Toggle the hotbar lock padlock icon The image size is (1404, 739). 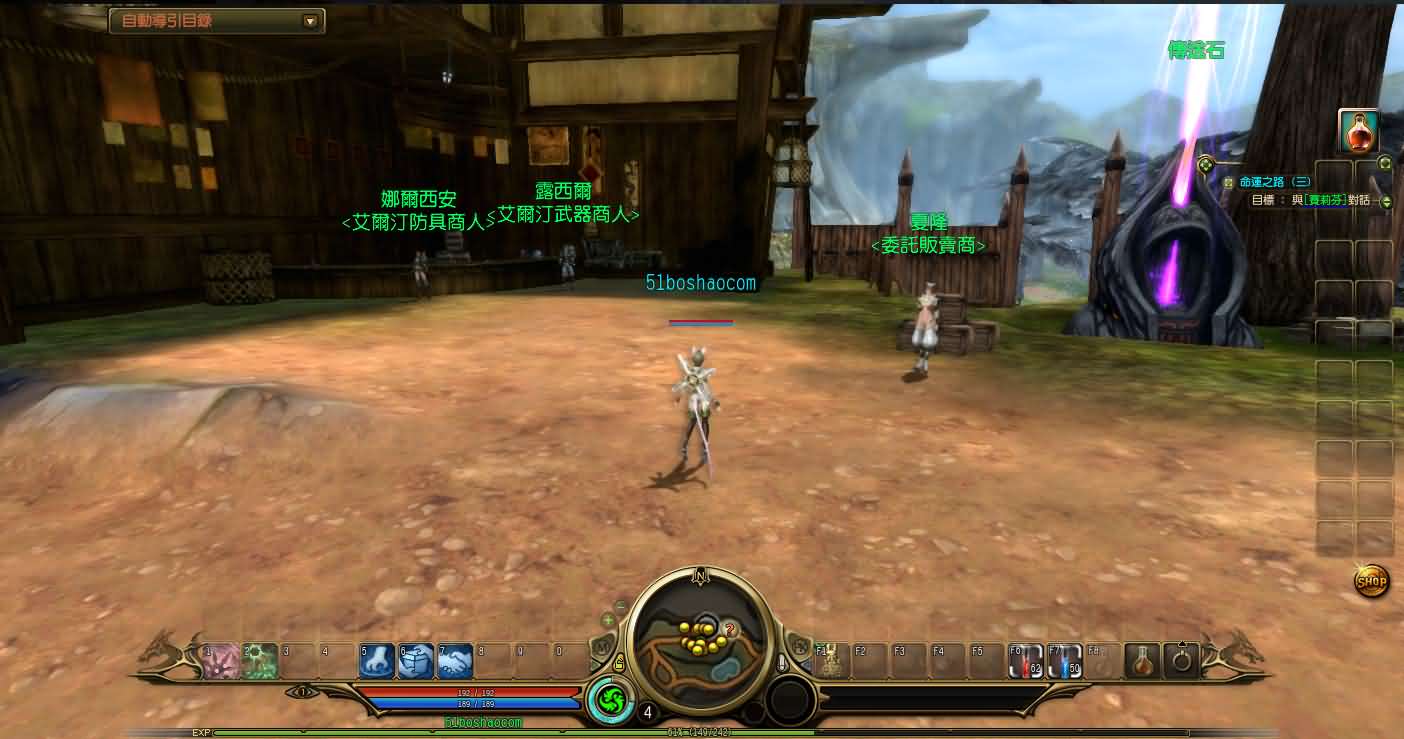tap(621, 663)
